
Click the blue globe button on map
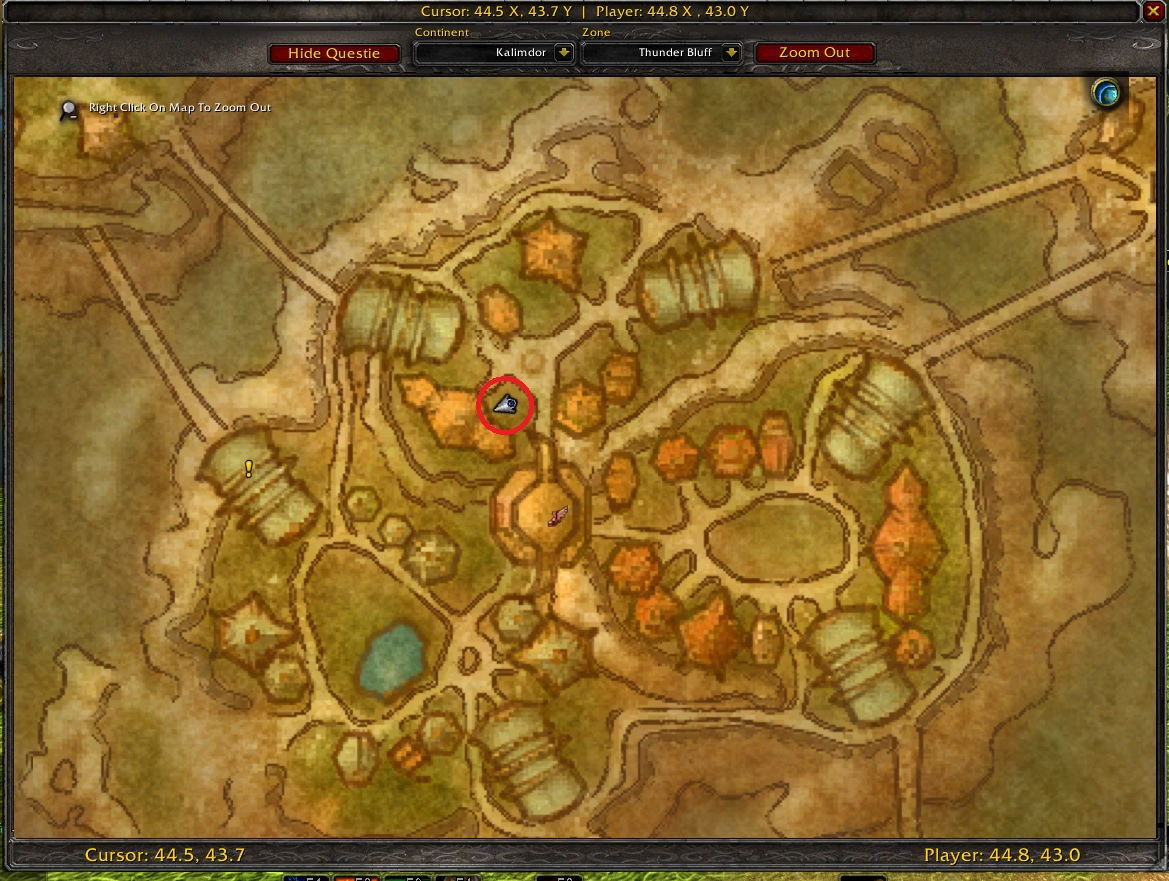point(1106,94)
